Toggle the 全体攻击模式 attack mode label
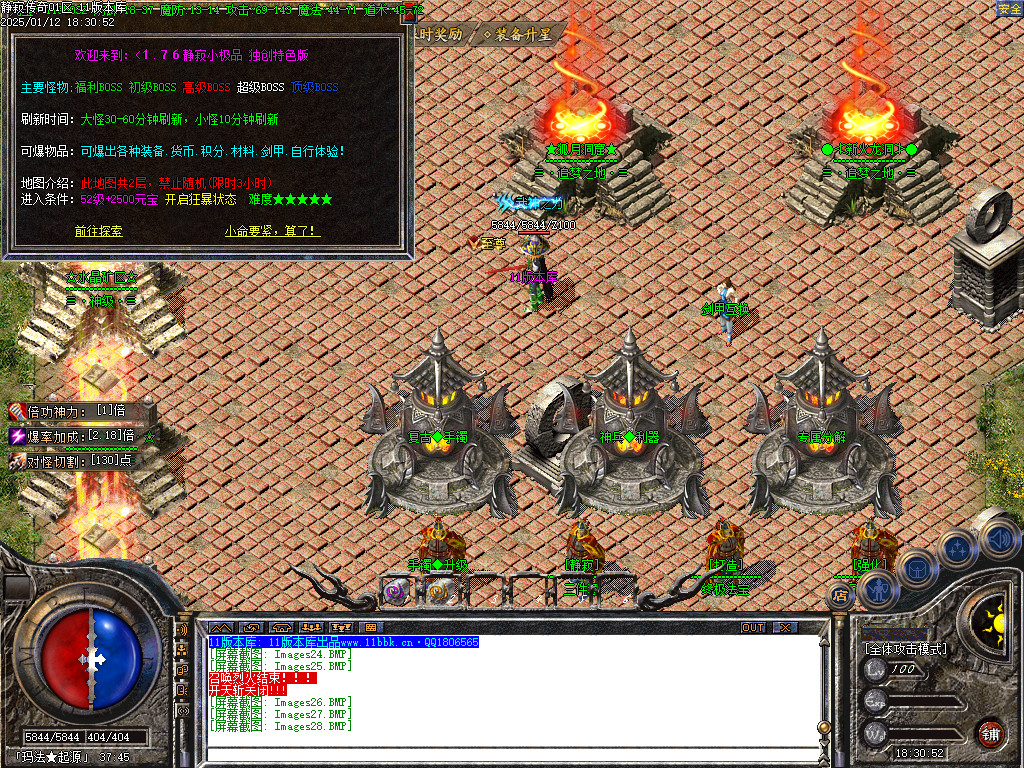 coord(905,649)
